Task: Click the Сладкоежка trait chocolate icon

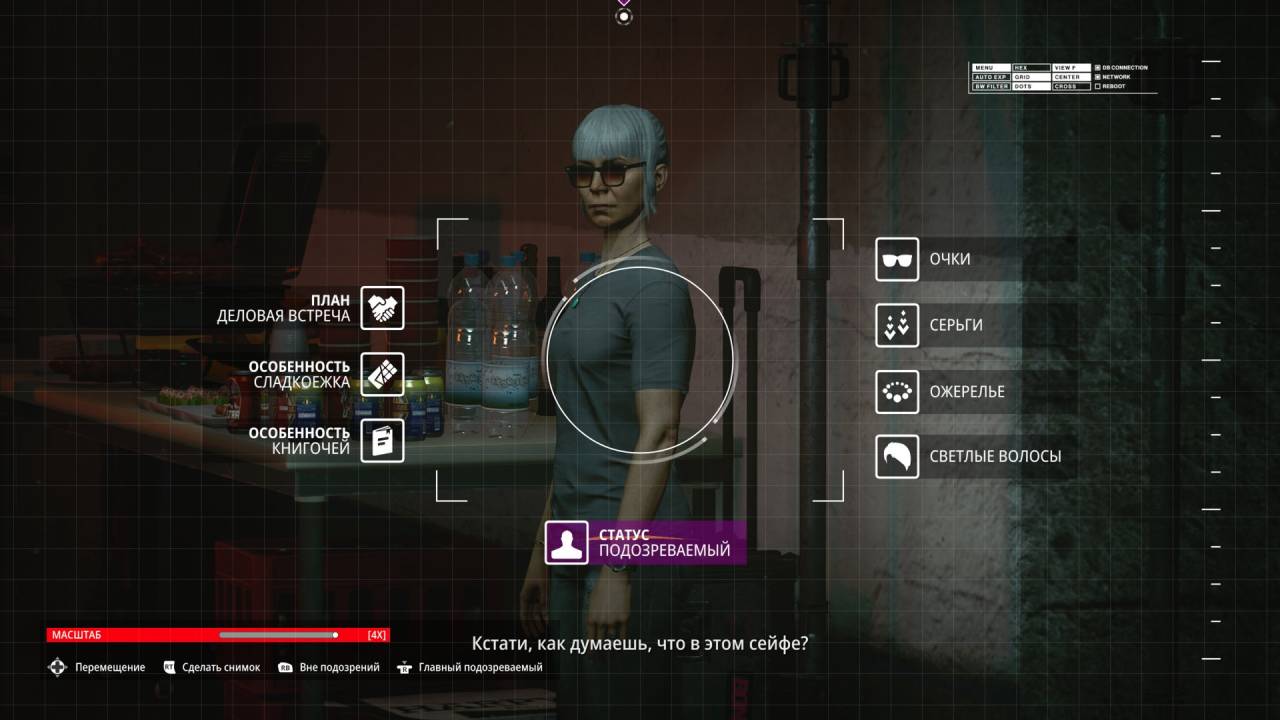Action: click(382, 374)
